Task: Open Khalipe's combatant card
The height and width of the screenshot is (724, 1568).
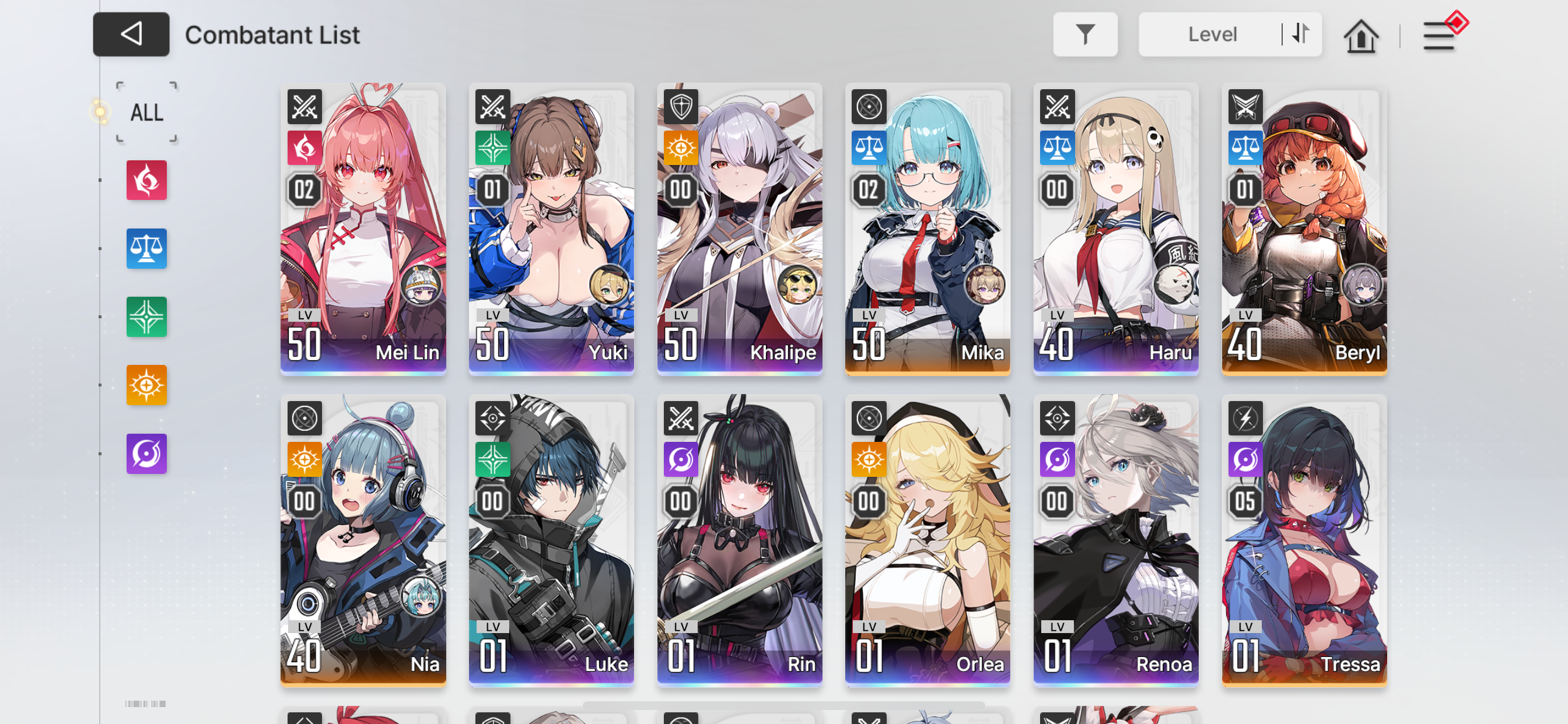Action: (740, 229)
